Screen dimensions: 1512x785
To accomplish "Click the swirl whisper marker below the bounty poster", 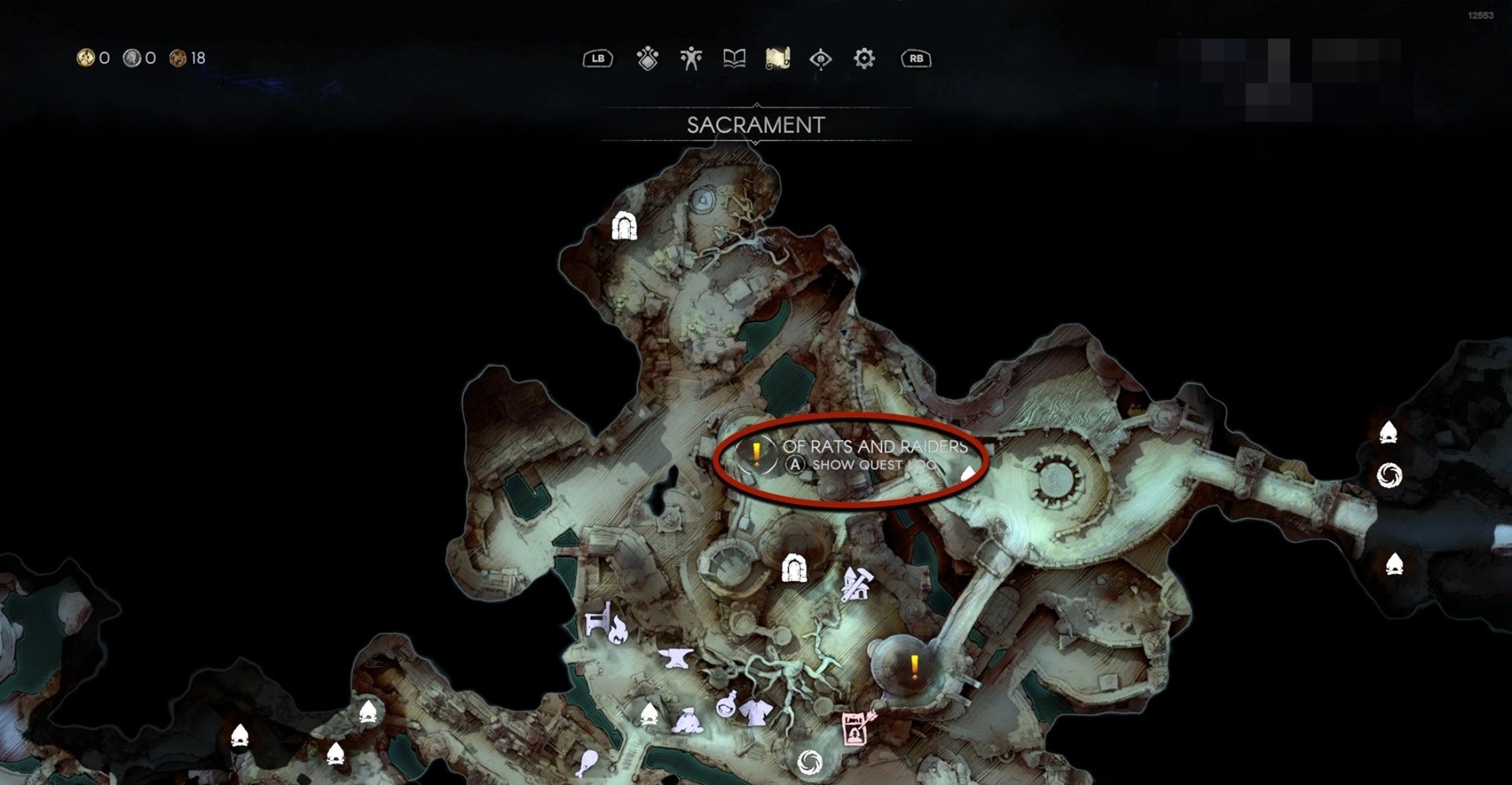I will point(810,761).
